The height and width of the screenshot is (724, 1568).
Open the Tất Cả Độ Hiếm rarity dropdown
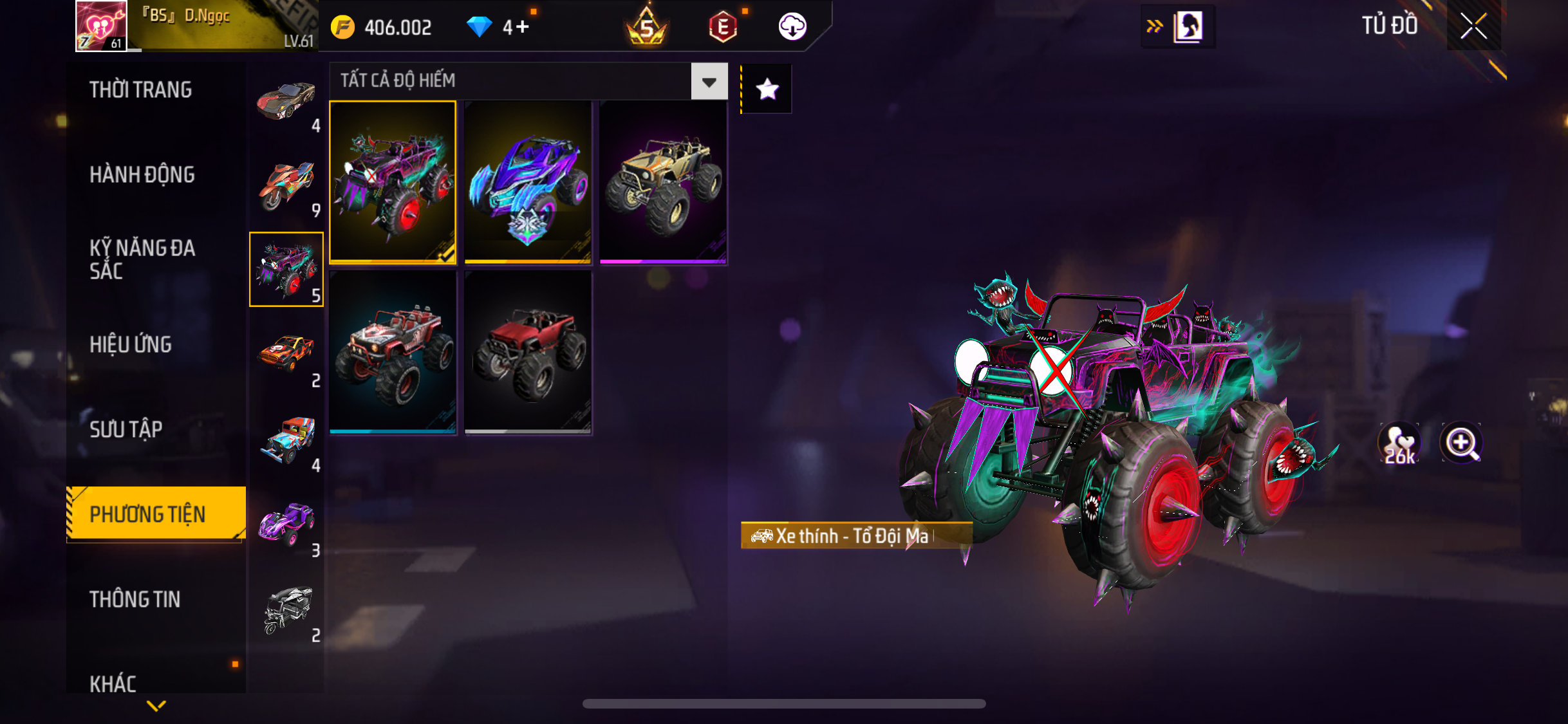point(709,82)
